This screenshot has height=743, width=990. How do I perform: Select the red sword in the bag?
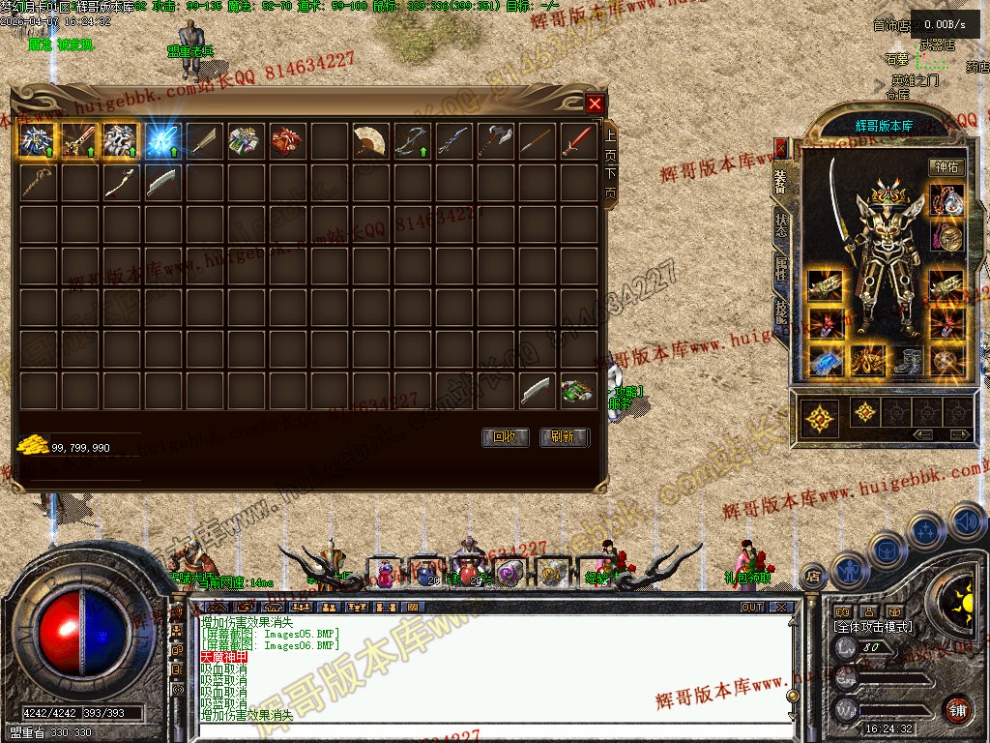tap(578, 141)
